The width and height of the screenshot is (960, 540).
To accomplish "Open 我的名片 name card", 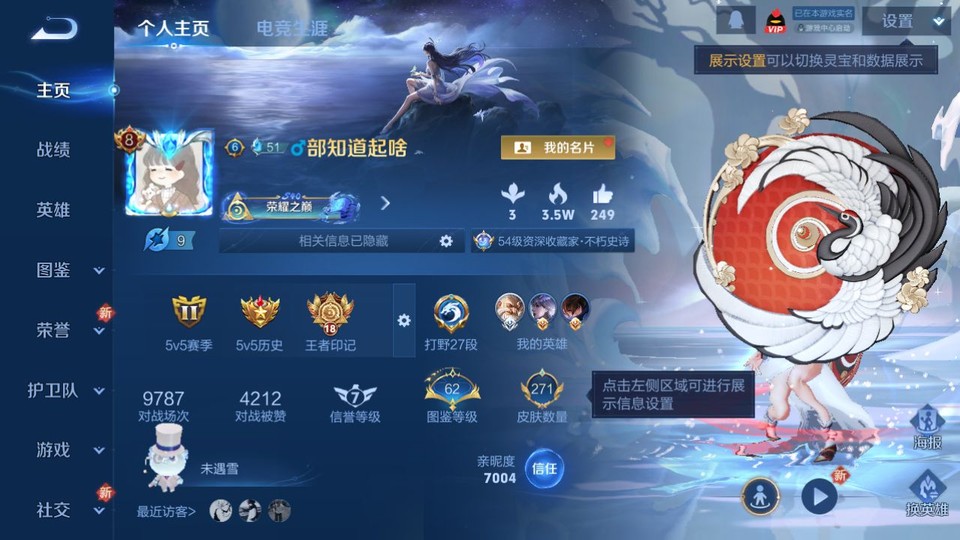I will pos(557,148).
